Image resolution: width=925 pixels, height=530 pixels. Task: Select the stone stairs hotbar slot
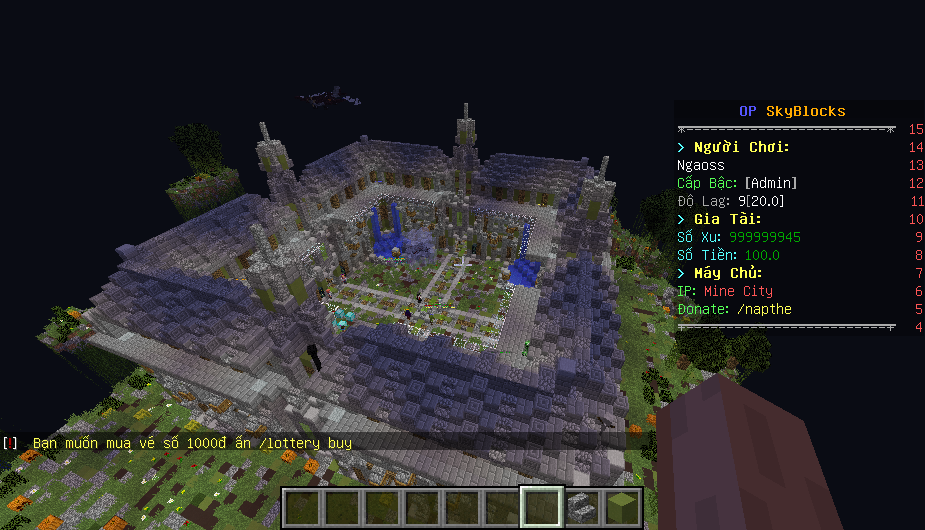(582, 508)
